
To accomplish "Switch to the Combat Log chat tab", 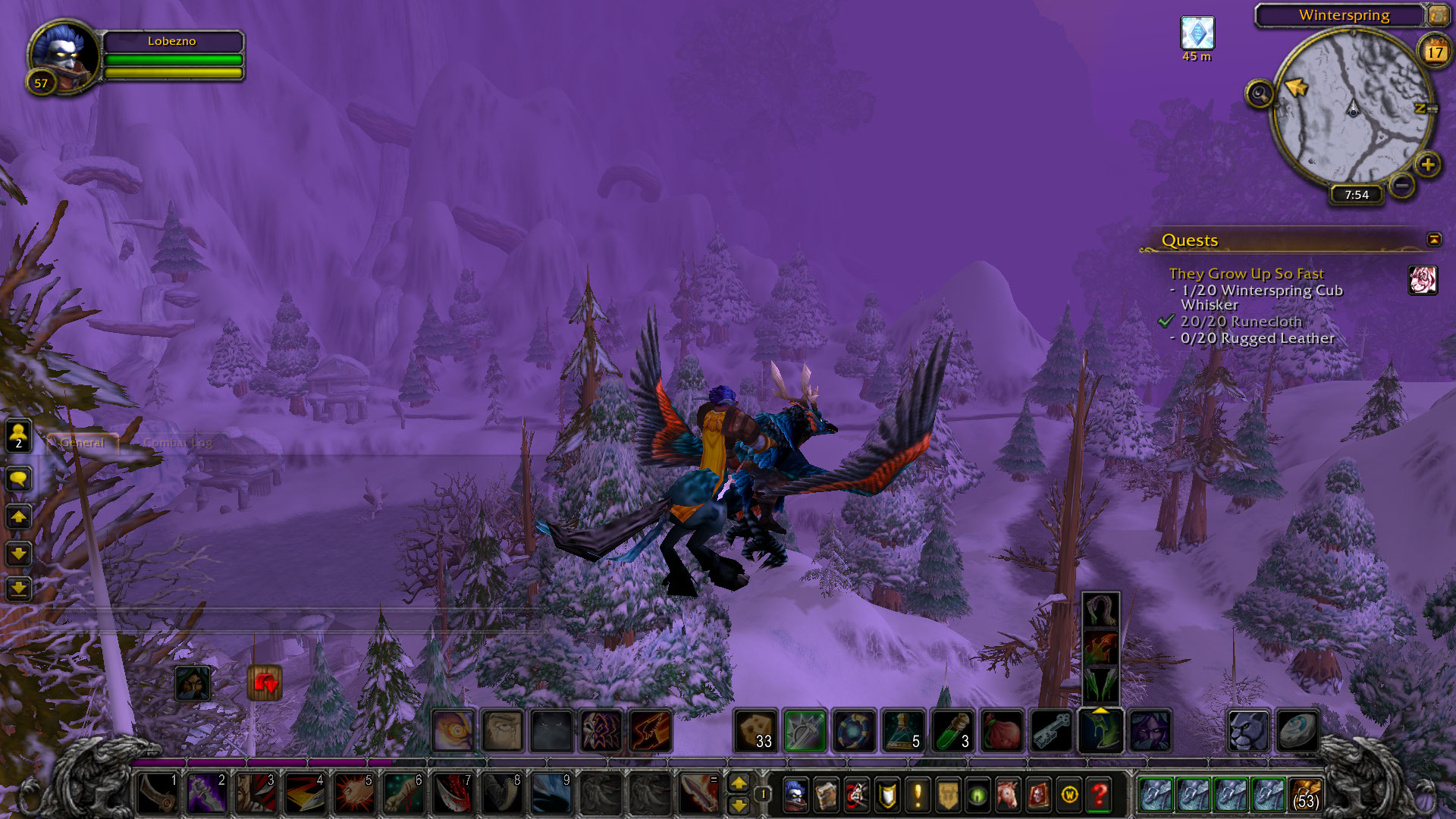I will click(177, 443).
